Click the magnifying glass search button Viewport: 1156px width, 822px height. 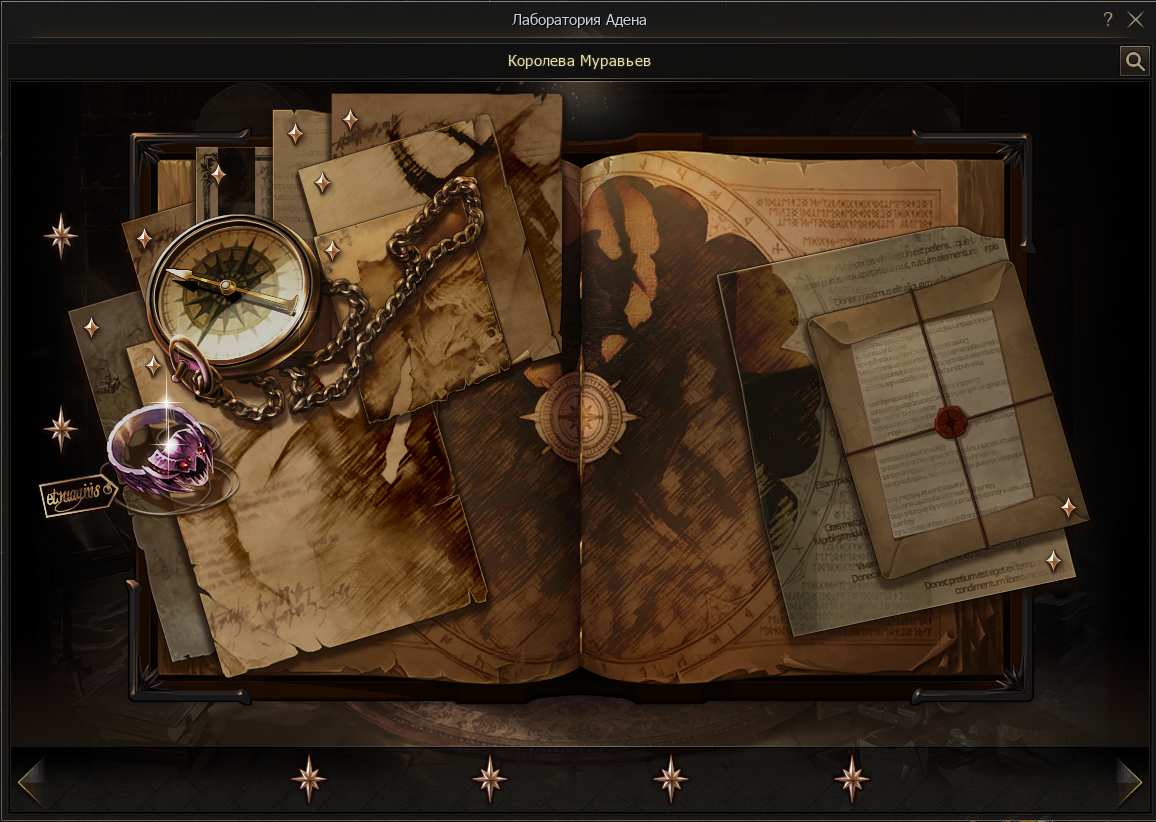click(x=1135, y=61)
